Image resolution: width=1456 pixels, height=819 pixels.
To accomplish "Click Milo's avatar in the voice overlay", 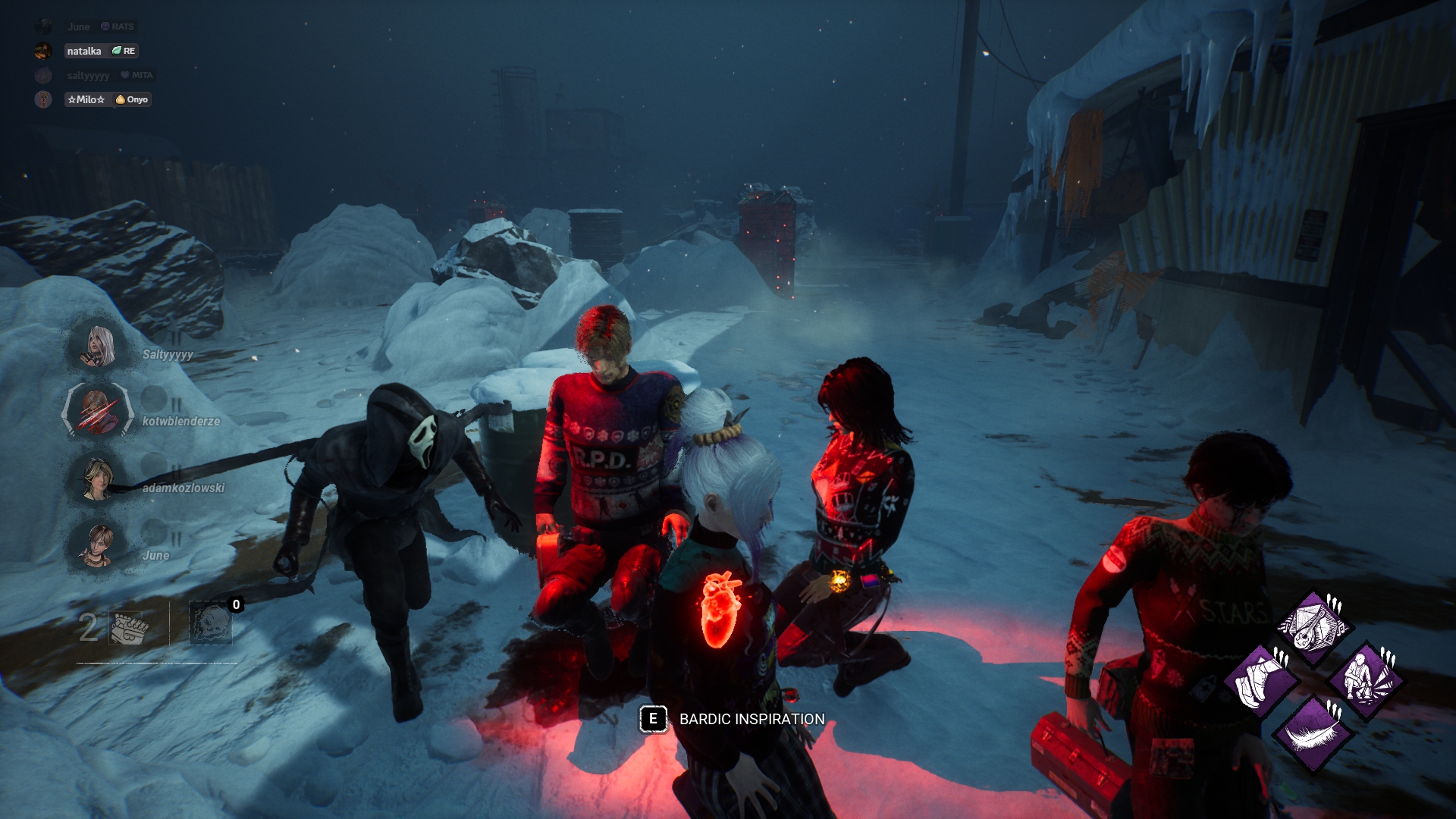I will click(x=43, y=99).
